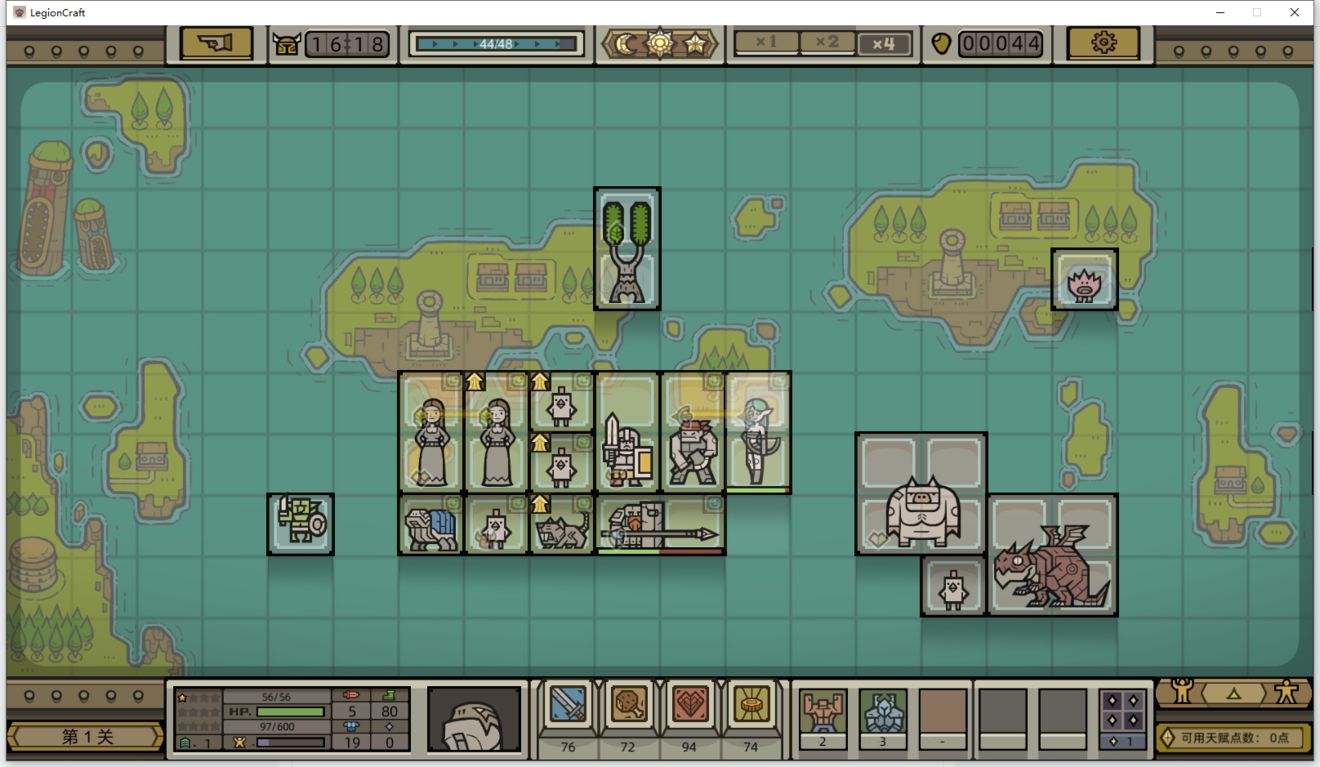Select the spear lancer unit tile
This screenshot has width=1320, height=767.
point(660,524)
